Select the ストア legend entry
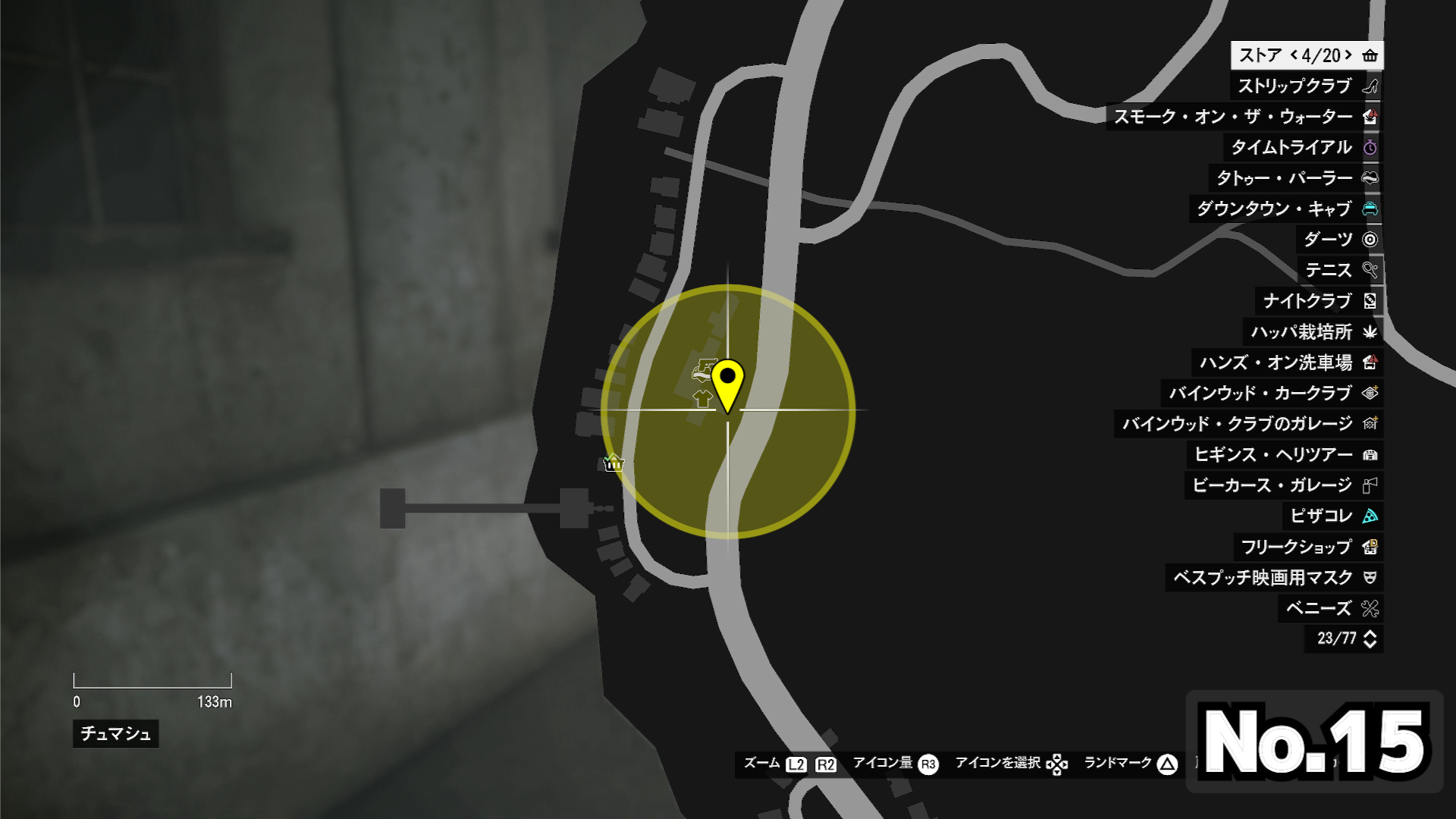The width and height of the screenshot is (1456, 819). pyautogui.click(x=1306, y=55)
